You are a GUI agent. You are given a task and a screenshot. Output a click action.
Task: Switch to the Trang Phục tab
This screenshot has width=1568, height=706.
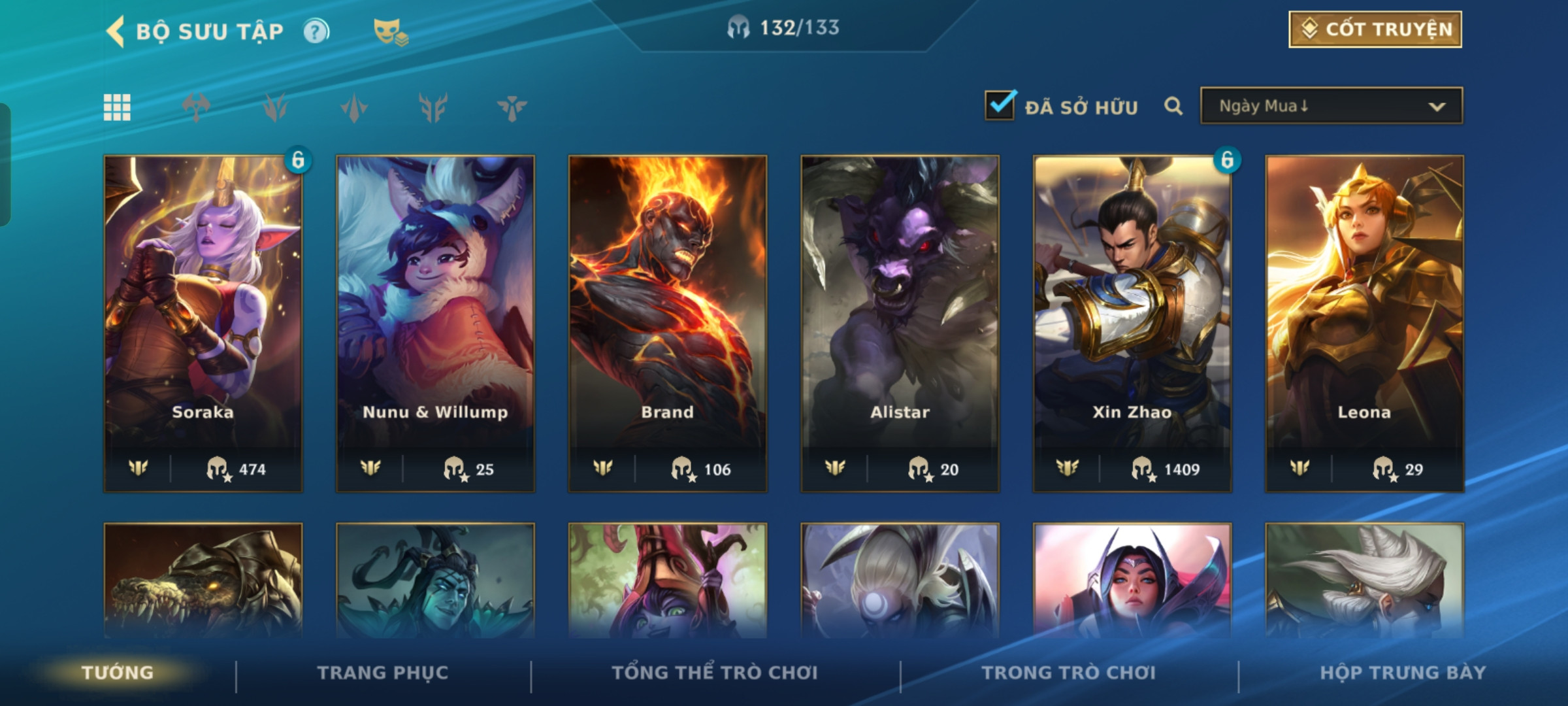tap(383, 673)
